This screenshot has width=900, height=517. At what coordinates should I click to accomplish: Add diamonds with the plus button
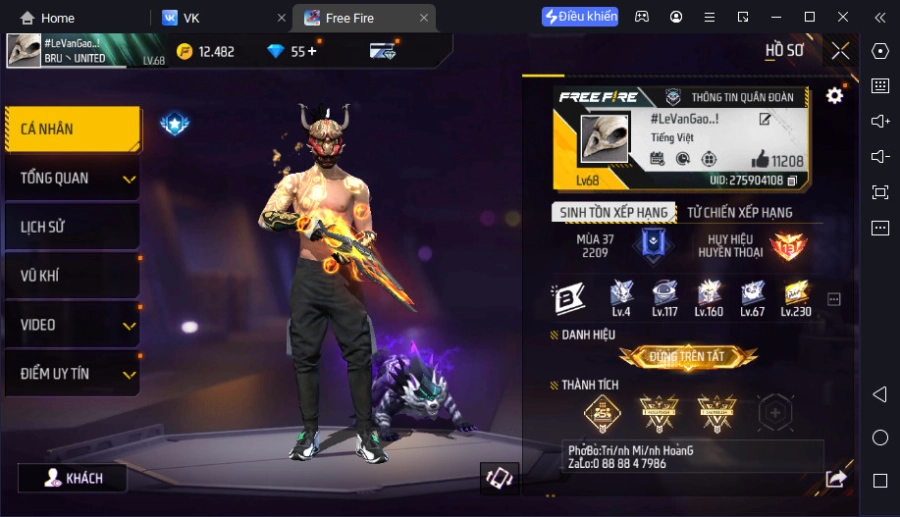coord(312,52)
